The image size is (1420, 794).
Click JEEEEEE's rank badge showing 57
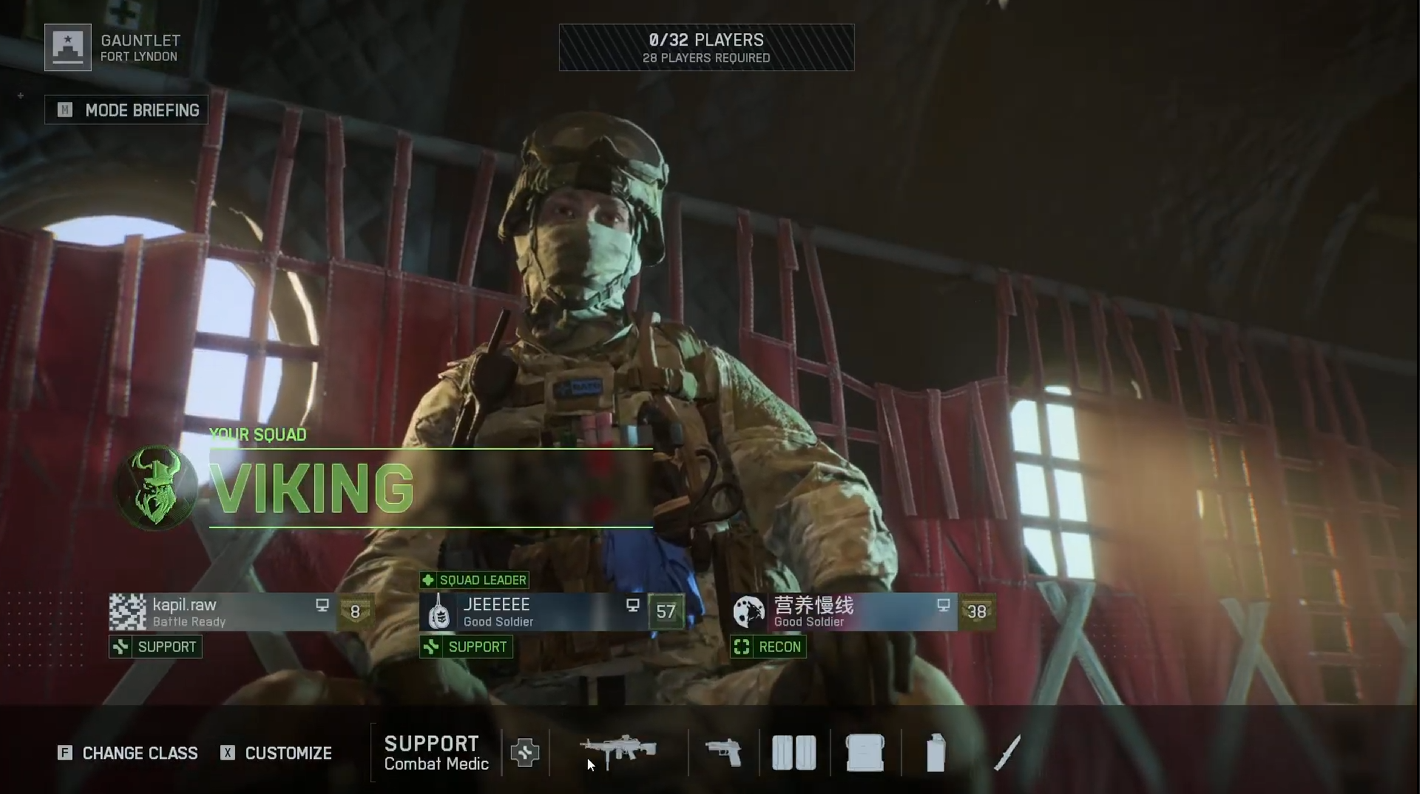(666, 611)
